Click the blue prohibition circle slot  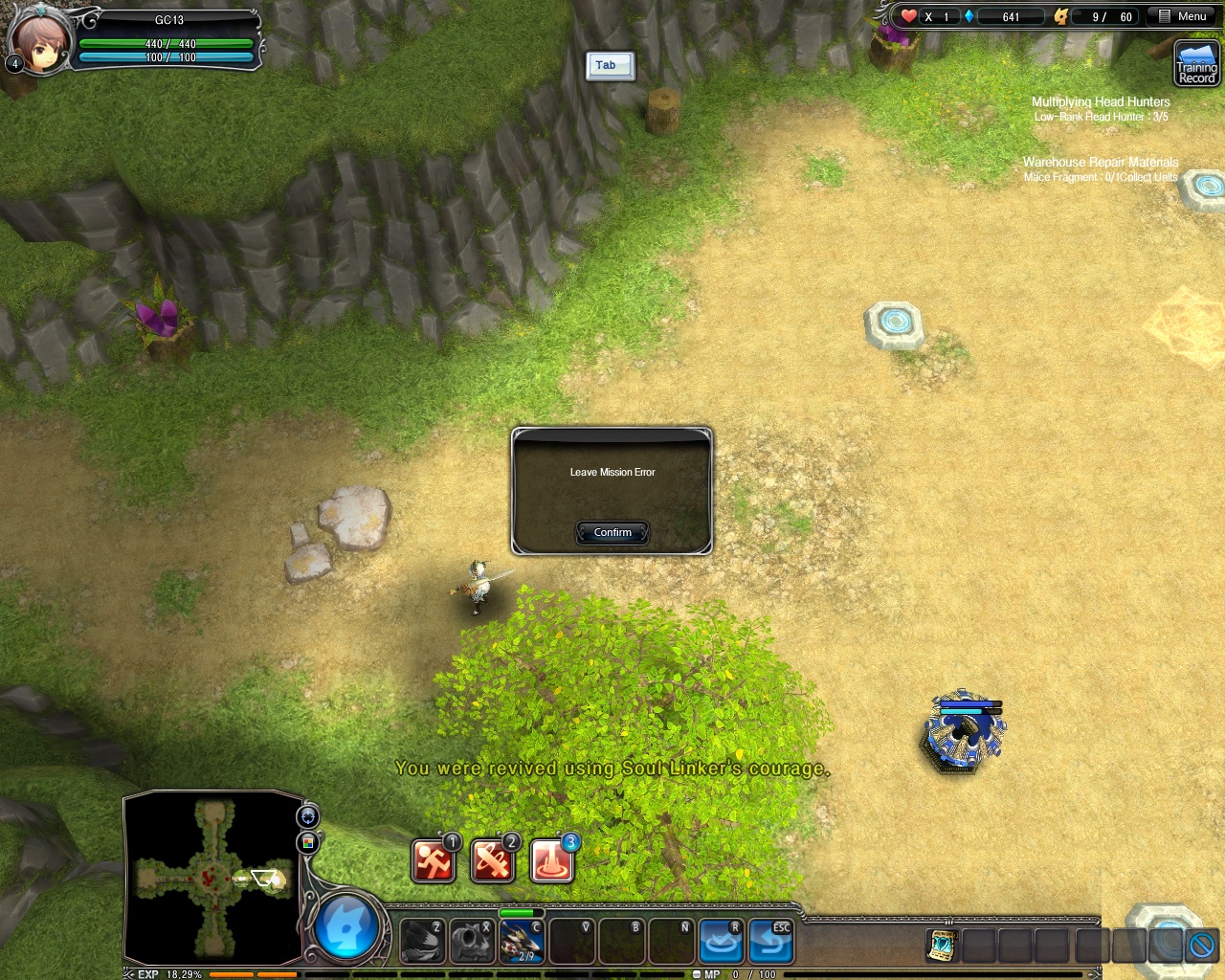(x=1201, y=946)
